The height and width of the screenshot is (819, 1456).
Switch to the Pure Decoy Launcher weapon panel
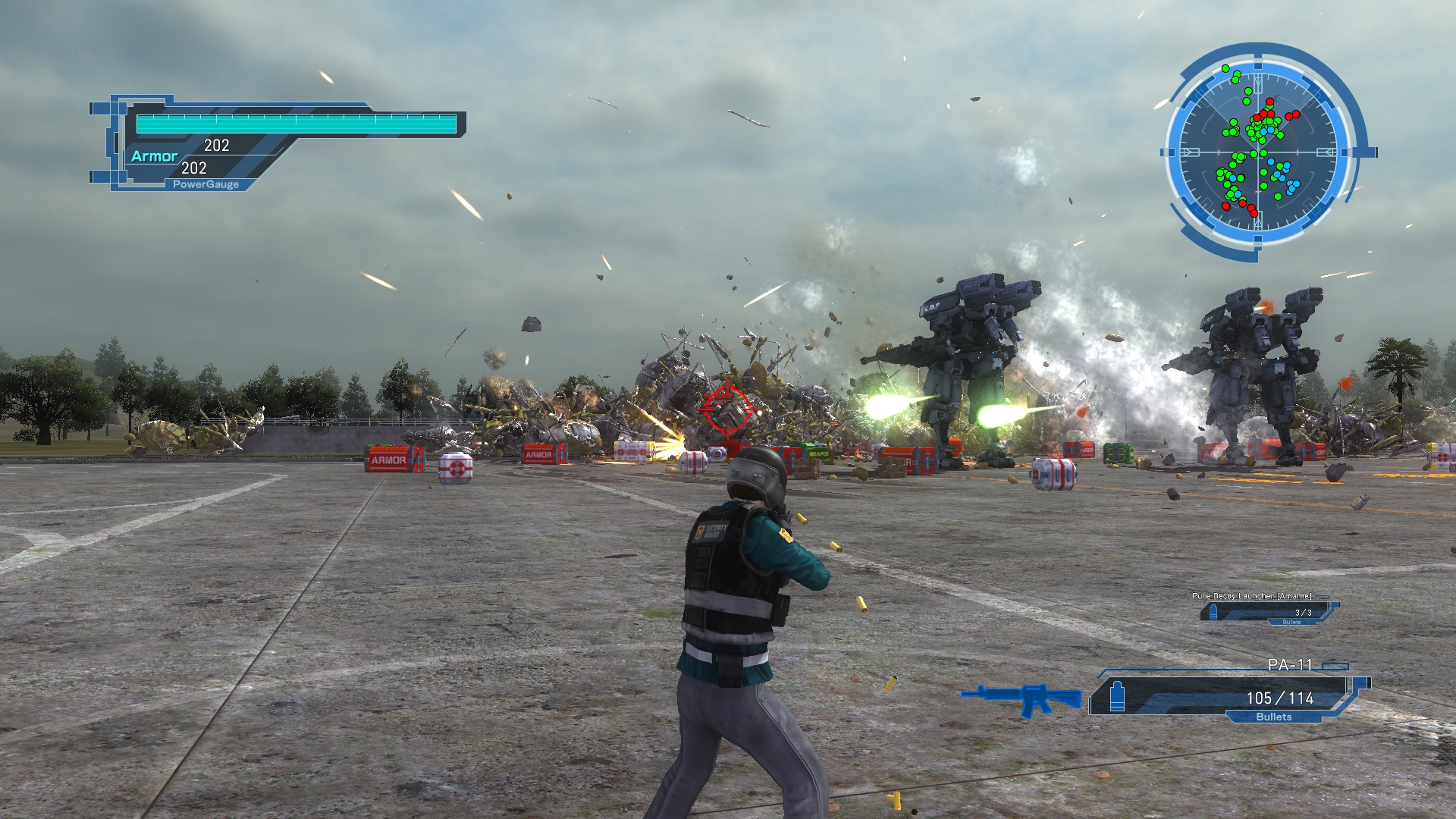tap(1268, 610)
